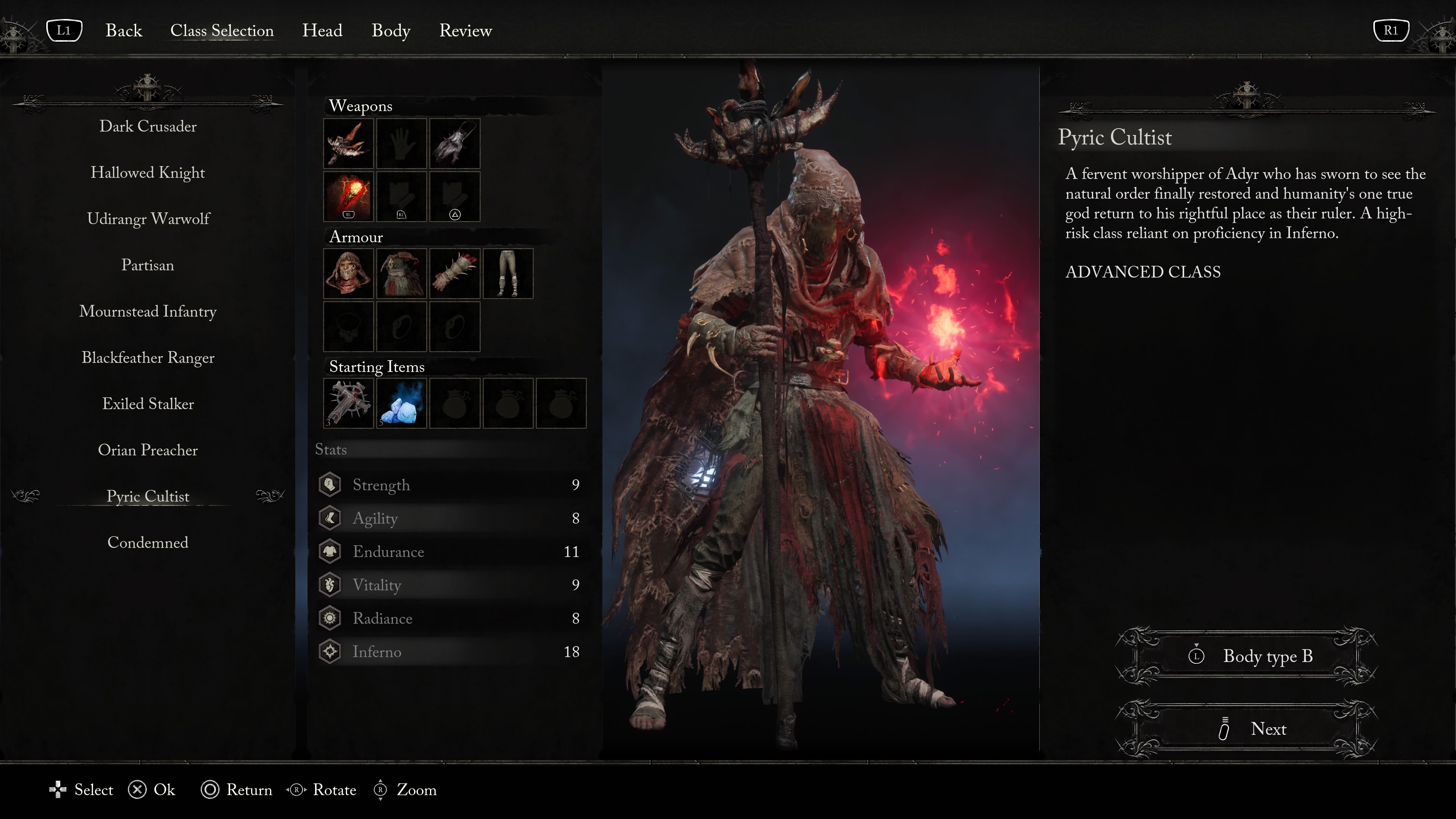The width and height of the screenshot is (1456, 819).
Task: Switch to the Head tab
Action: tap(322, 30)
